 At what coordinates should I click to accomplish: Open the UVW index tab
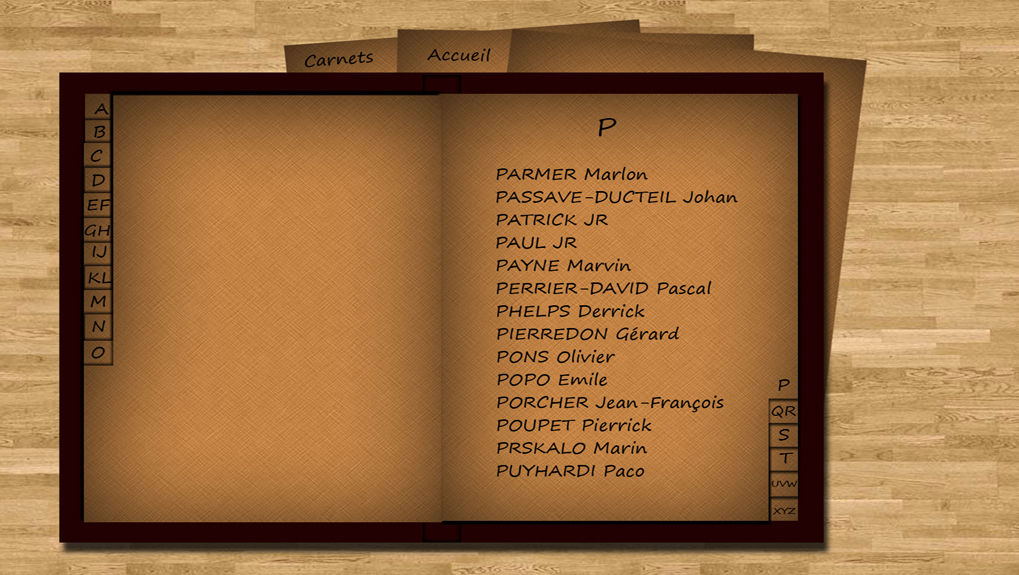point(783,484)
